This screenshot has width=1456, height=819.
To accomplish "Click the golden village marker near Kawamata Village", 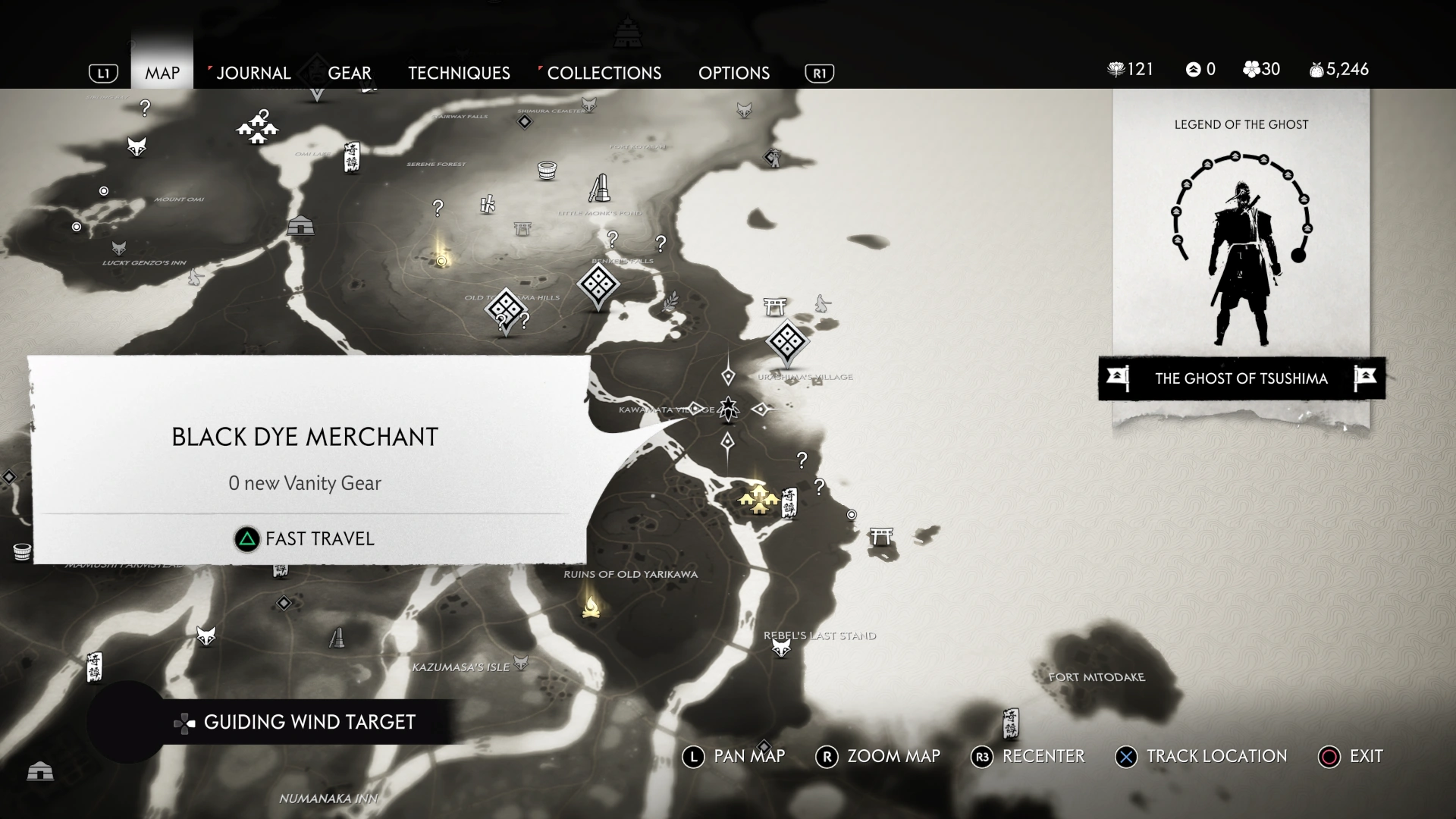I will 758,500.
